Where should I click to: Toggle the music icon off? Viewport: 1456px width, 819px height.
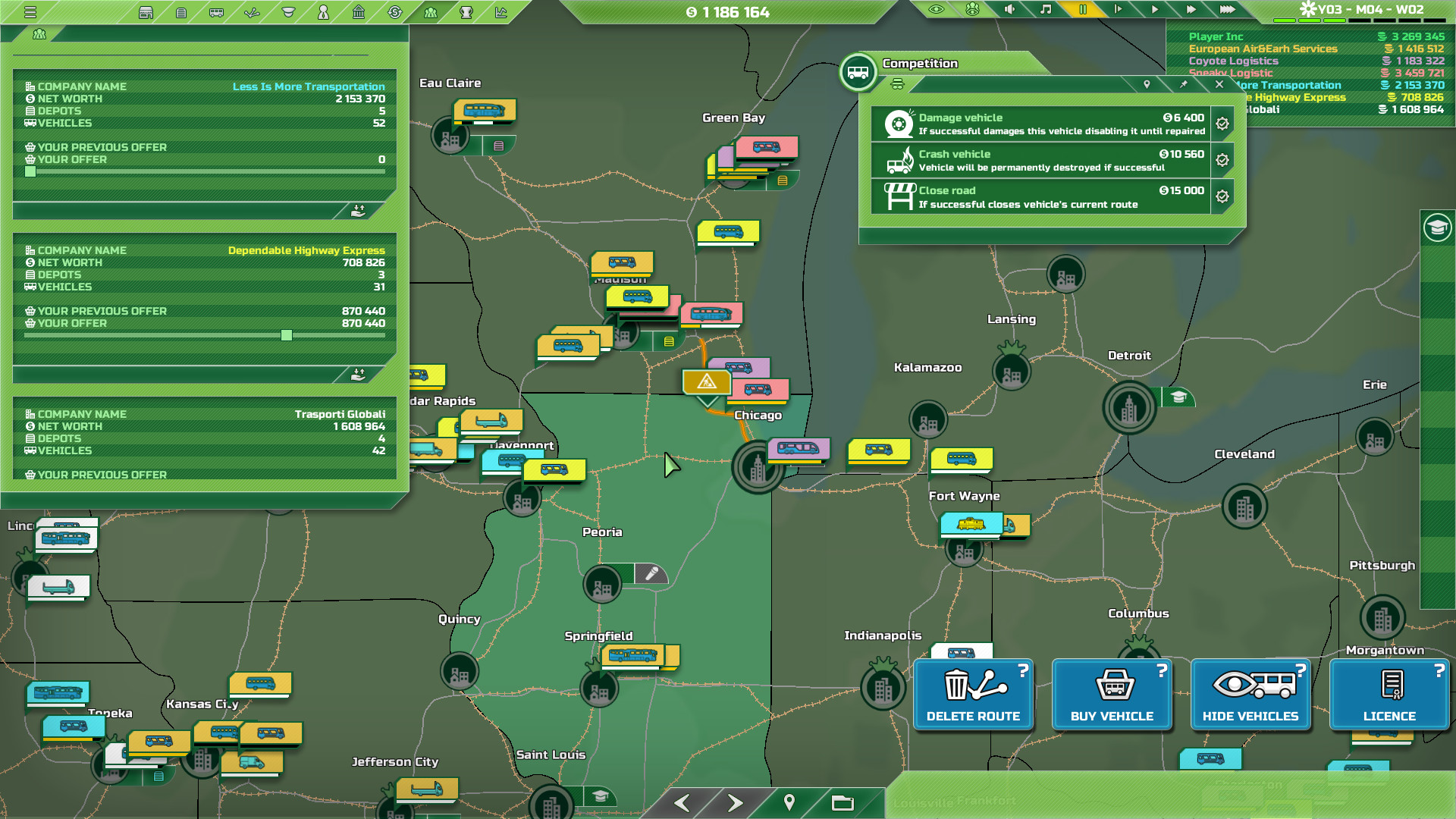coord(1046,11)
